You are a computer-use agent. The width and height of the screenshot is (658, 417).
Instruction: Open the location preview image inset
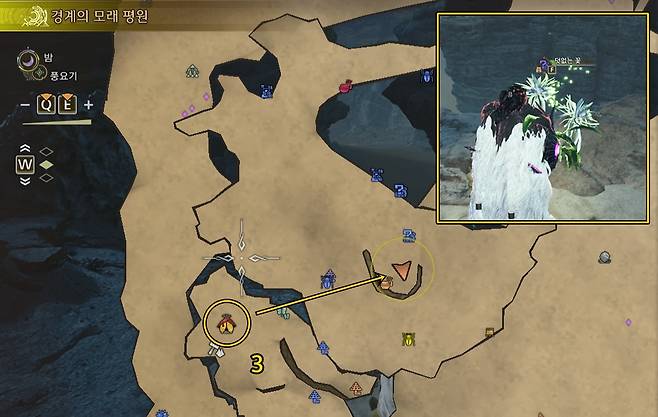[x=543, y=117]
